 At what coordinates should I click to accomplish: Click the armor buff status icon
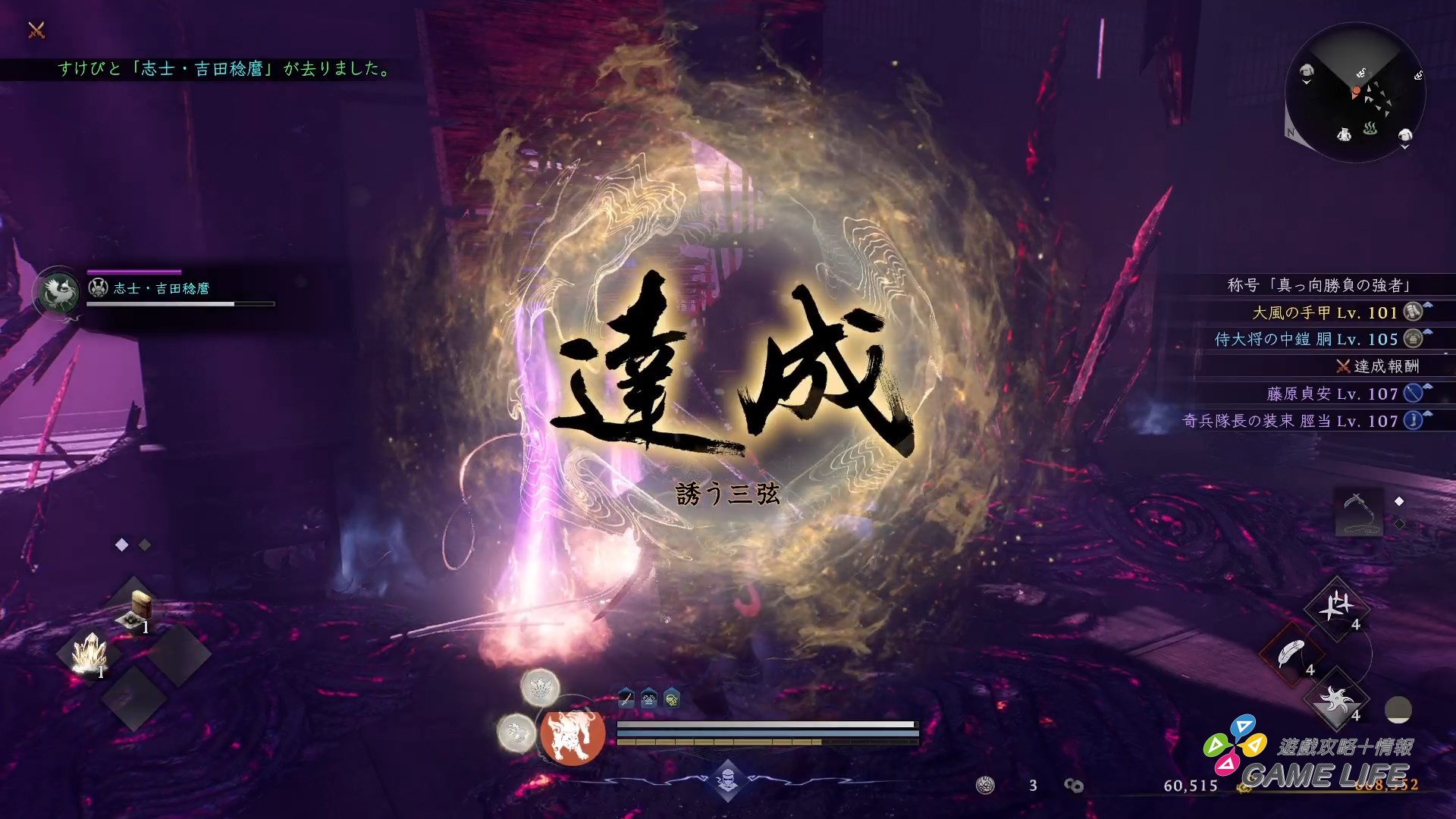pyautogui.click(x=649, y=698)
